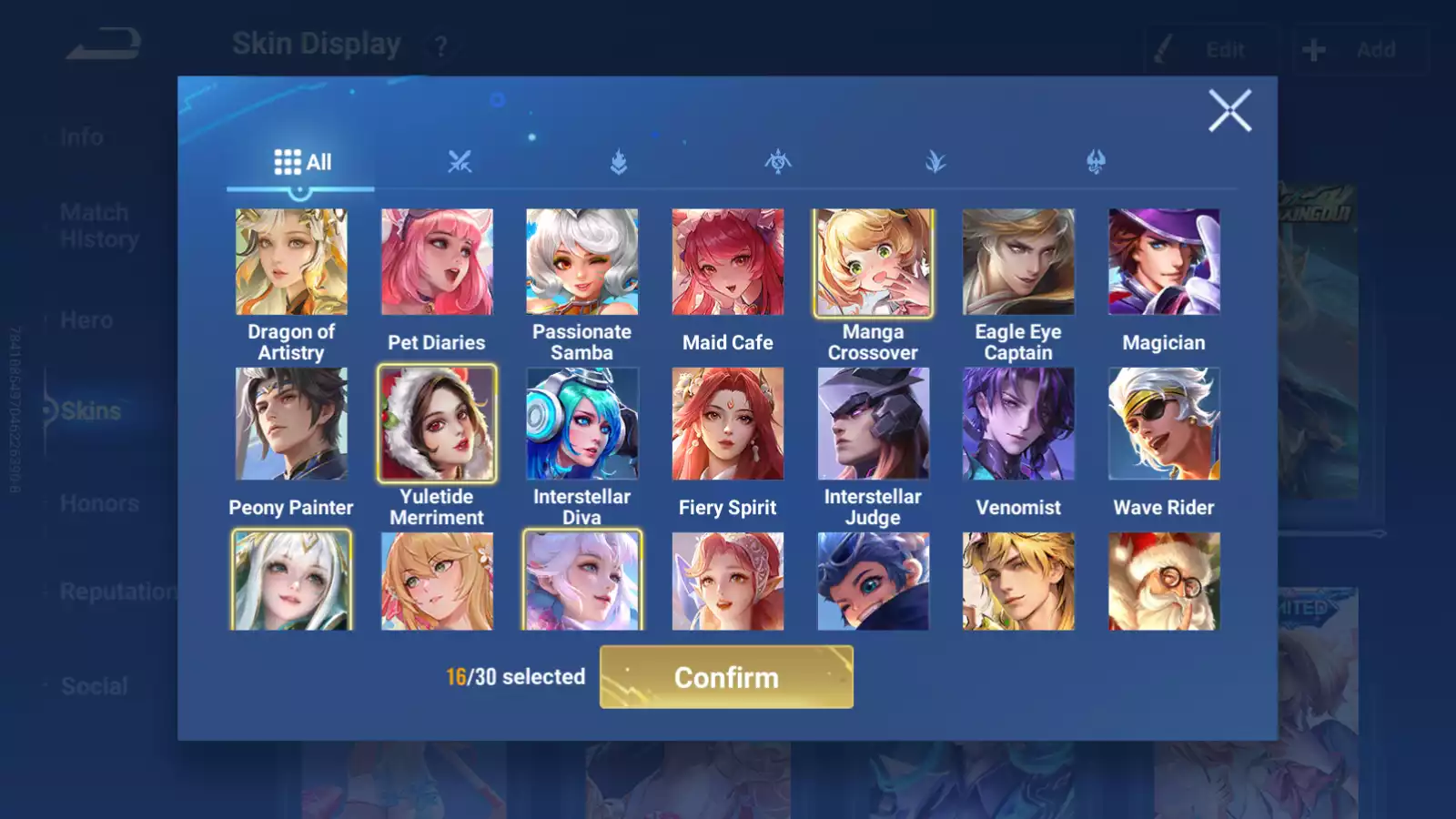Pick the Passionate Samba skin
This screenshot has width=1456, height=819.
[582, 262]
